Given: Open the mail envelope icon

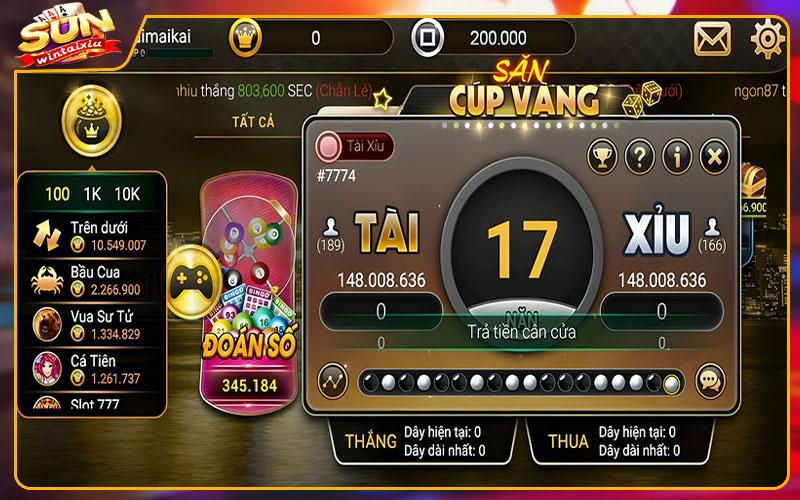Looking at the screenshot, I should (x=712, y=39).
